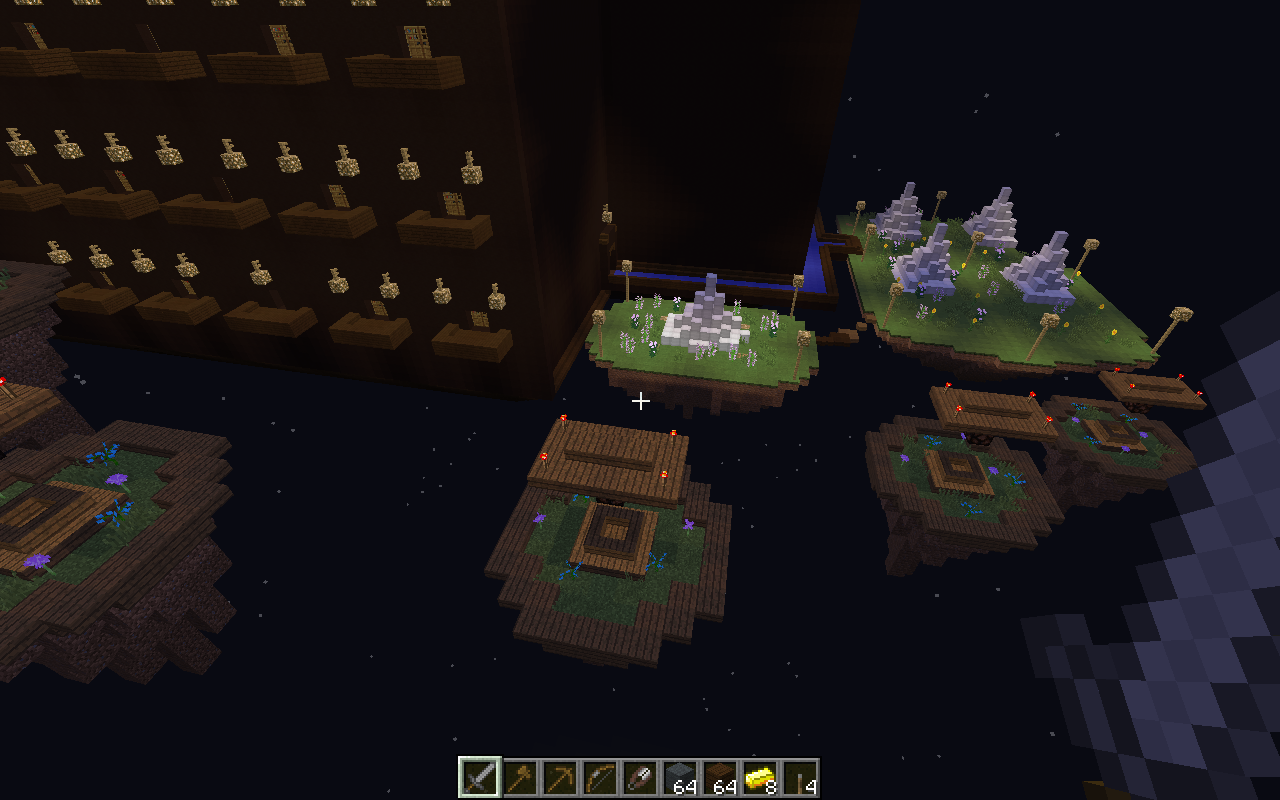This screenshot has width=1280, height=800.
Task: Select the stack of 4 sticks
Action: coord(799,778)
